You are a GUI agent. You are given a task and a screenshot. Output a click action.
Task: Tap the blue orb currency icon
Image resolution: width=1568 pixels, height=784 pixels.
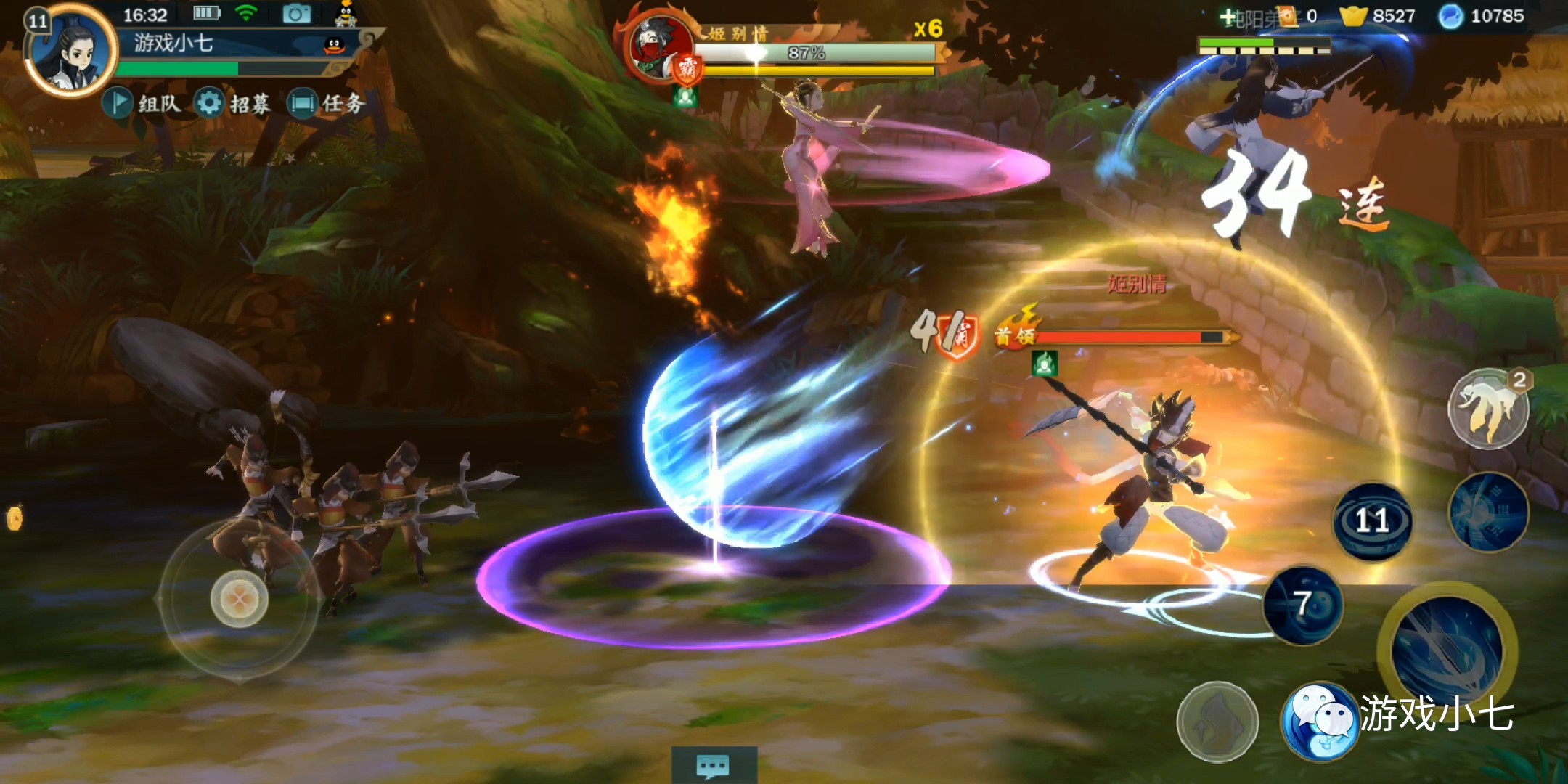pos(1450,16)
